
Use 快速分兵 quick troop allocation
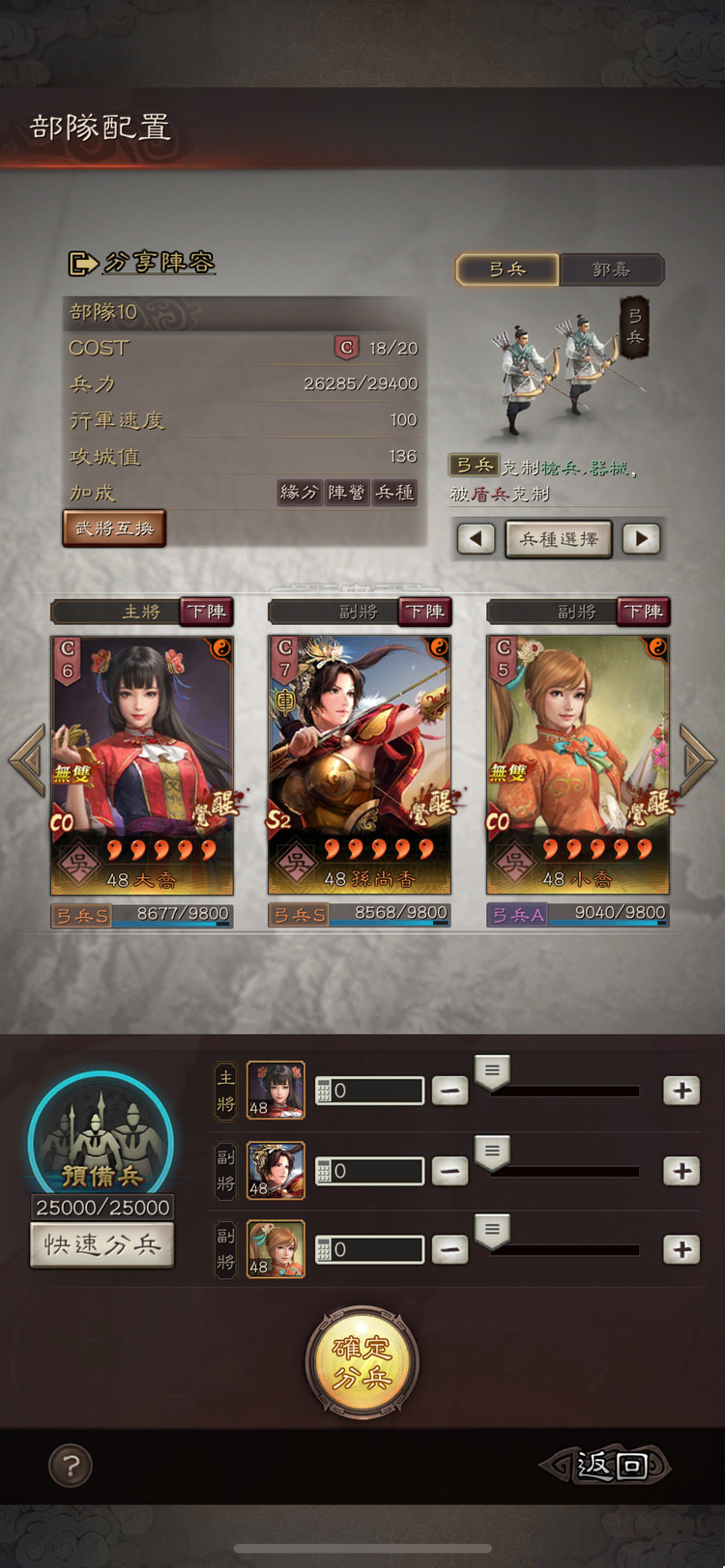102,1244
